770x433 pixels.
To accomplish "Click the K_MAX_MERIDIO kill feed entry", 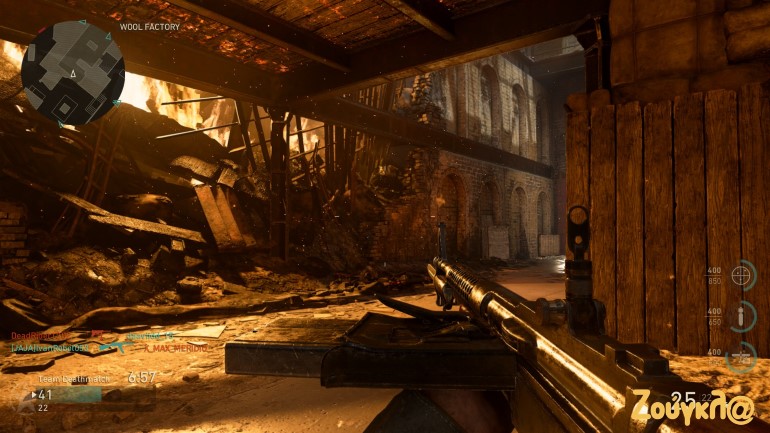I will pos(176,348).
